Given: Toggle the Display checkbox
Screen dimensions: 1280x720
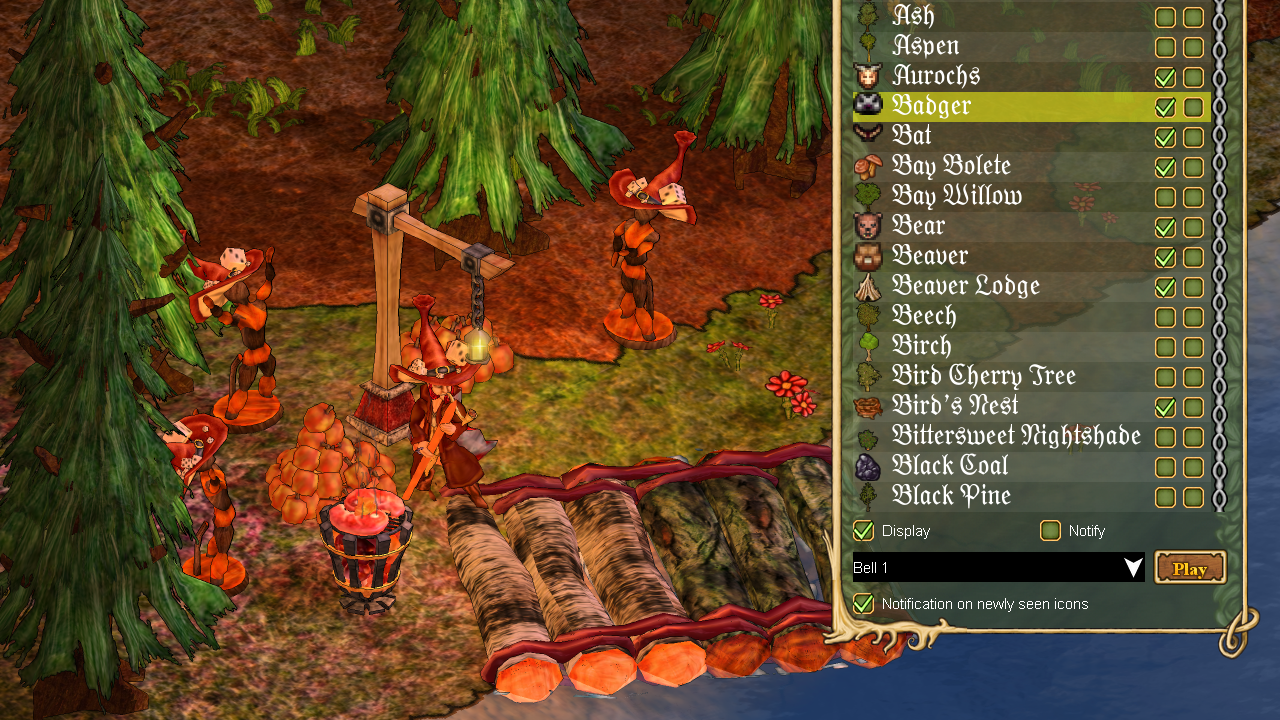Looking at the screenshot, I should [x=863, y=530].
